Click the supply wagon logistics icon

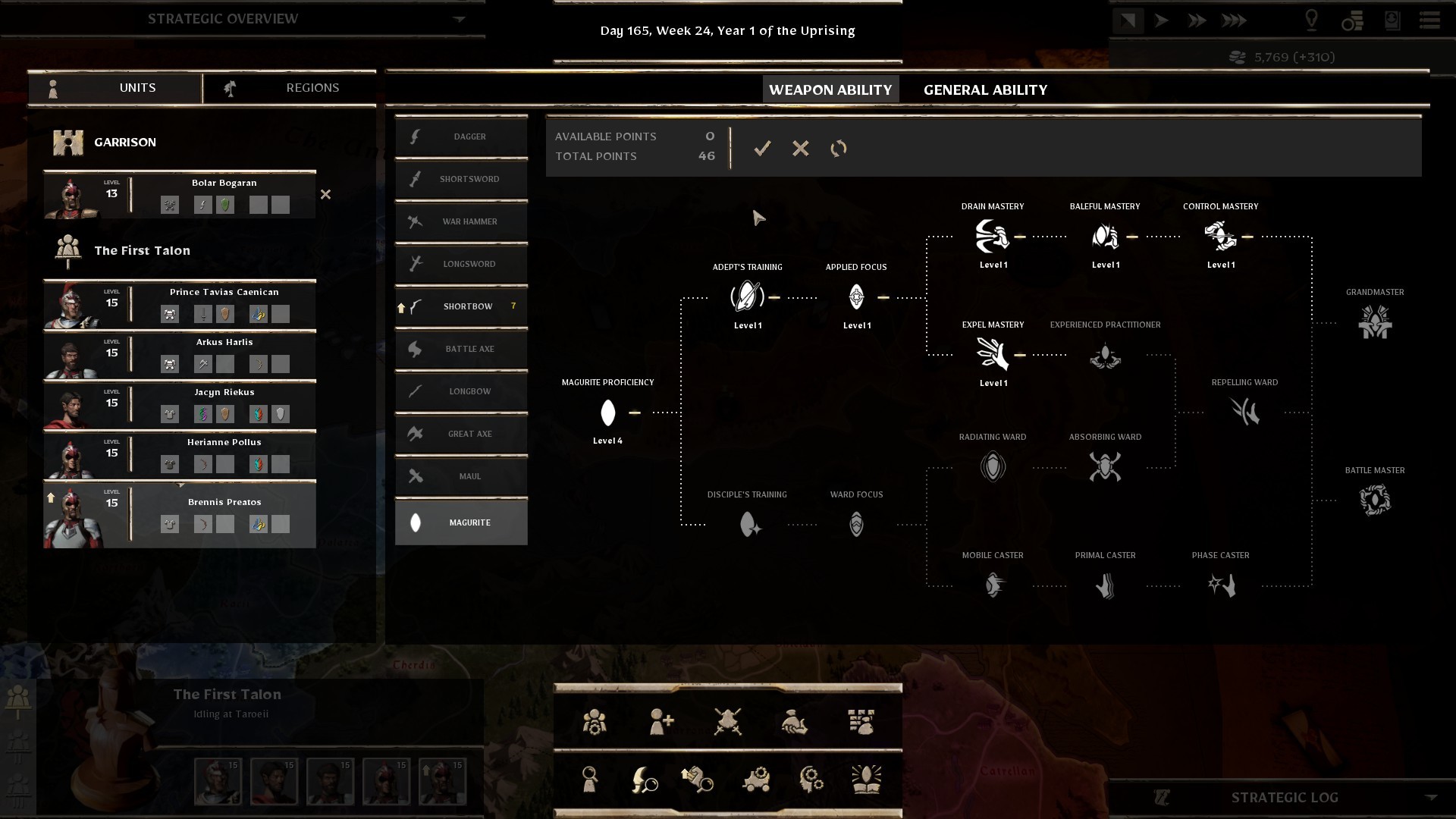point(755,780)
